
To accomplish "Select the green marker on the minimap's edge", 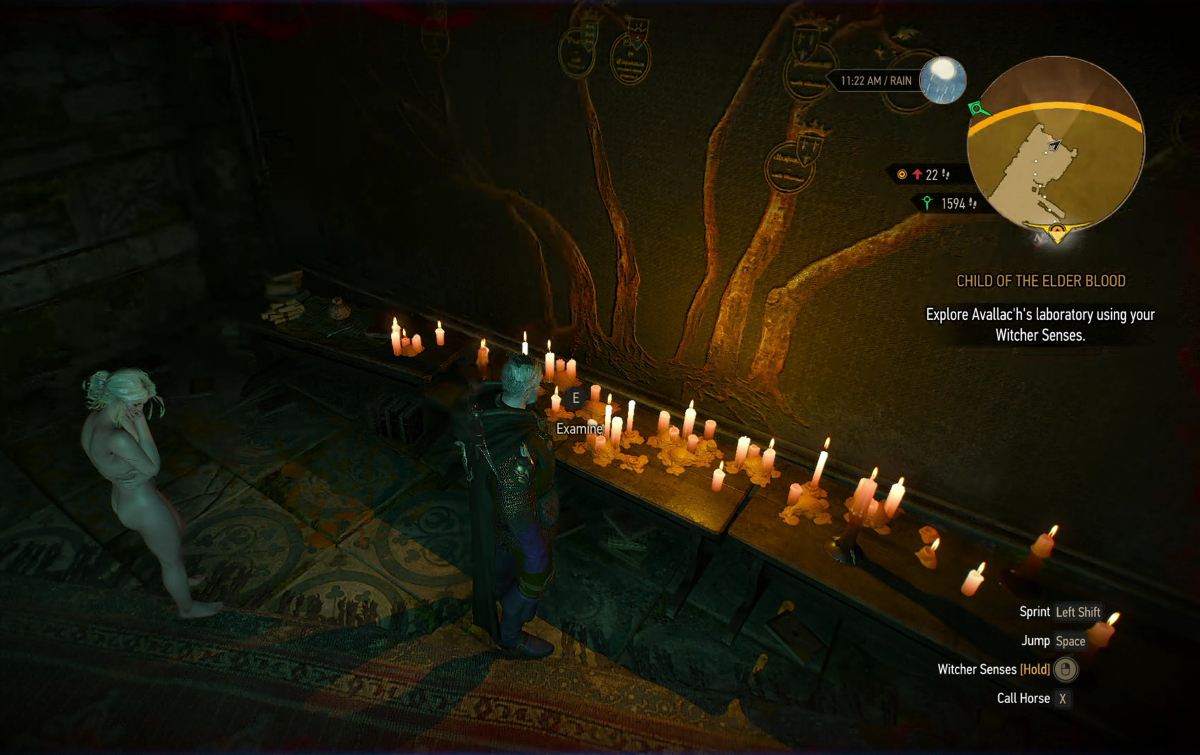I will click(977, 108).
